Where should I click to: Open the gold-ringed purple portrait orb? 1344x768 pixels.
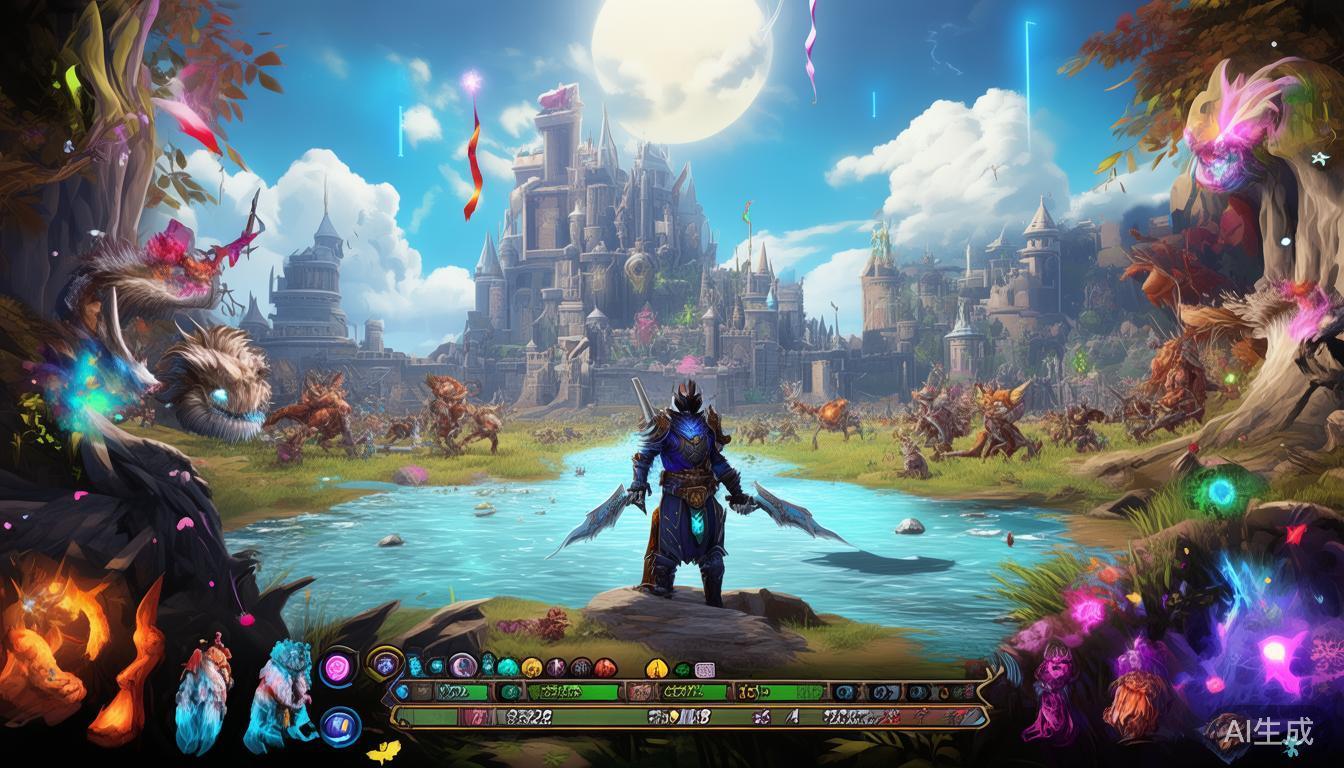point(383,662)
